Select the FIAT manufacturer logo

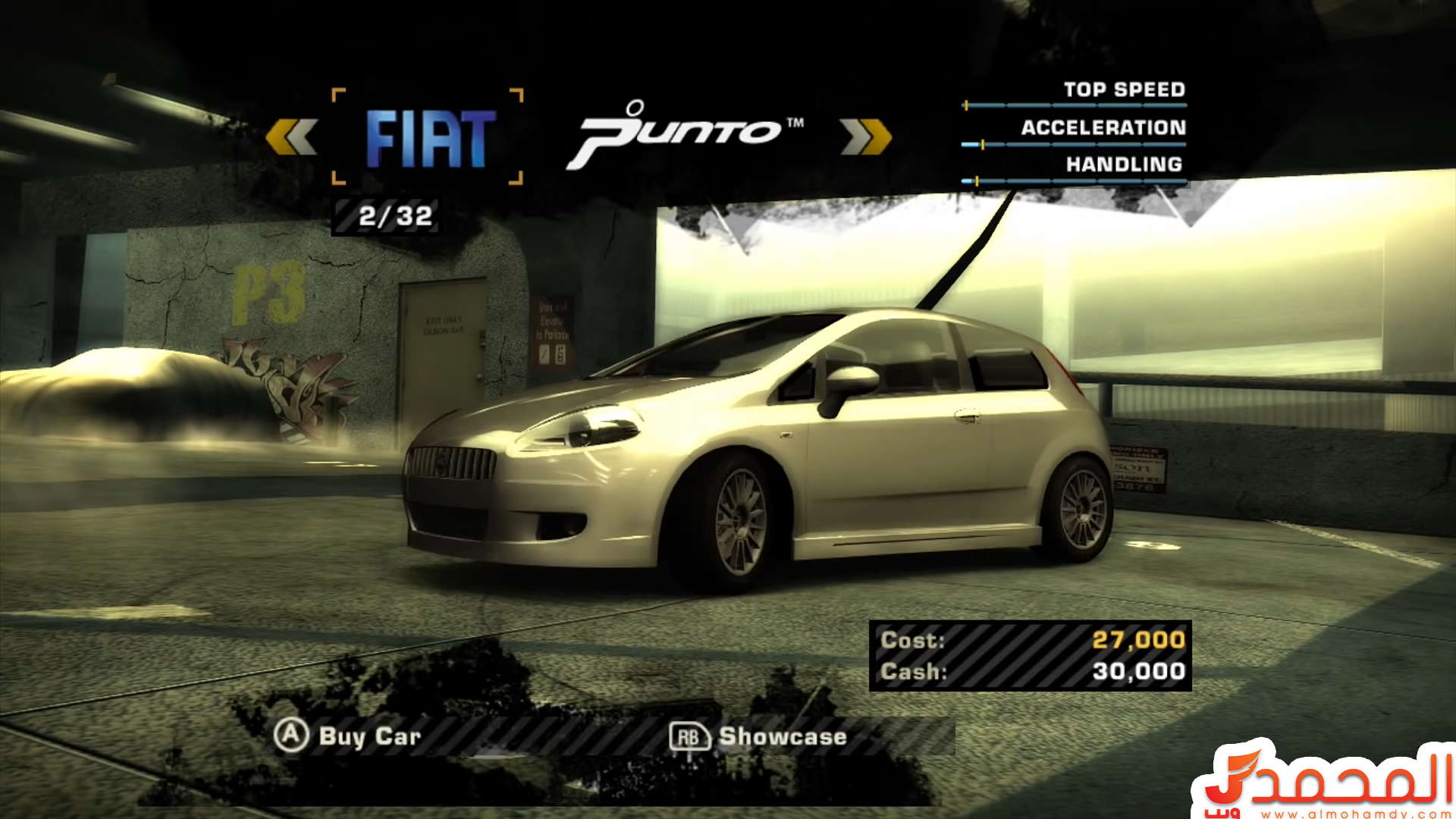click(x=429, y=138)
